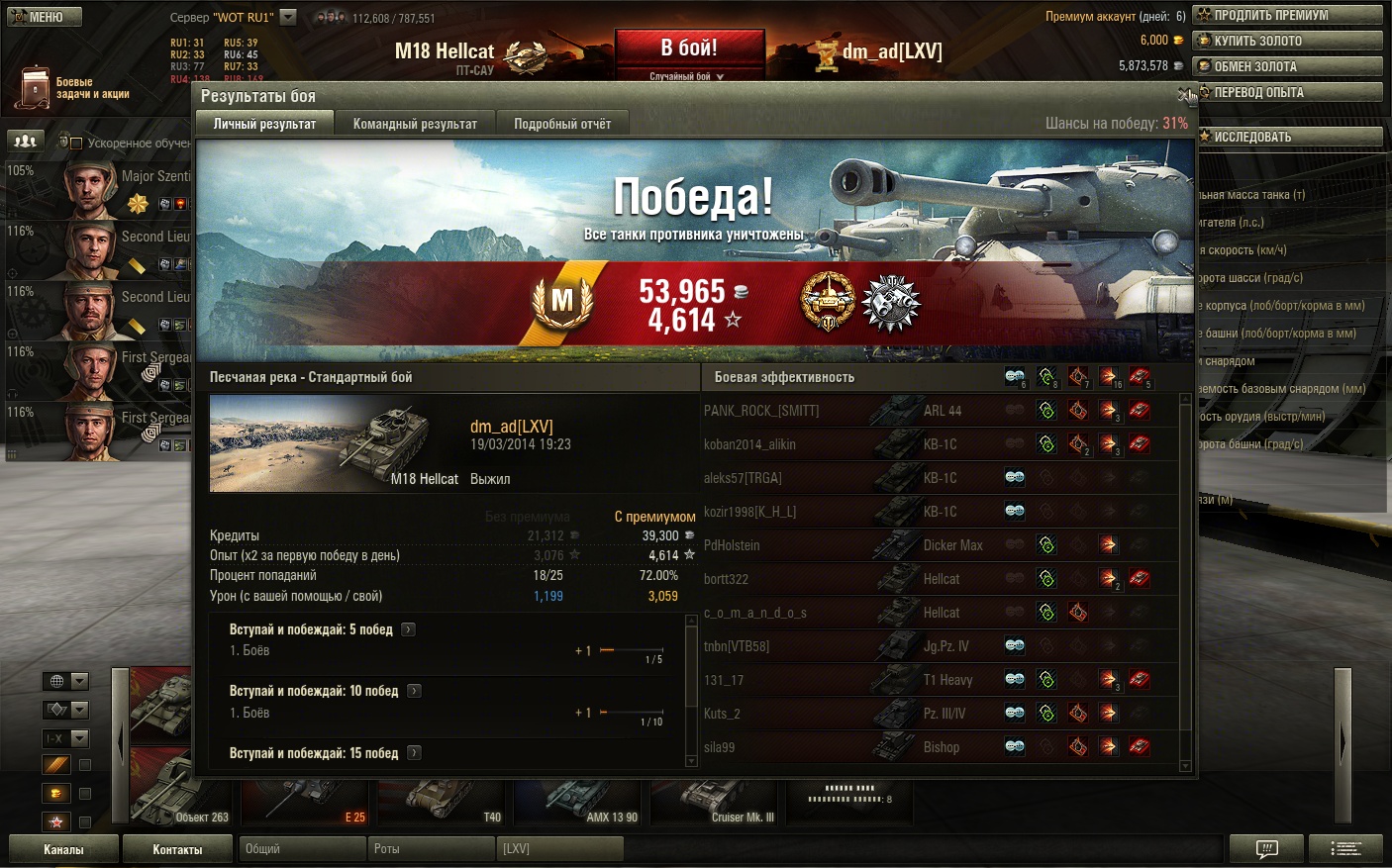Open the Контакты list
The width and height of the screenshot is (1392, 868).
[177, 849]
